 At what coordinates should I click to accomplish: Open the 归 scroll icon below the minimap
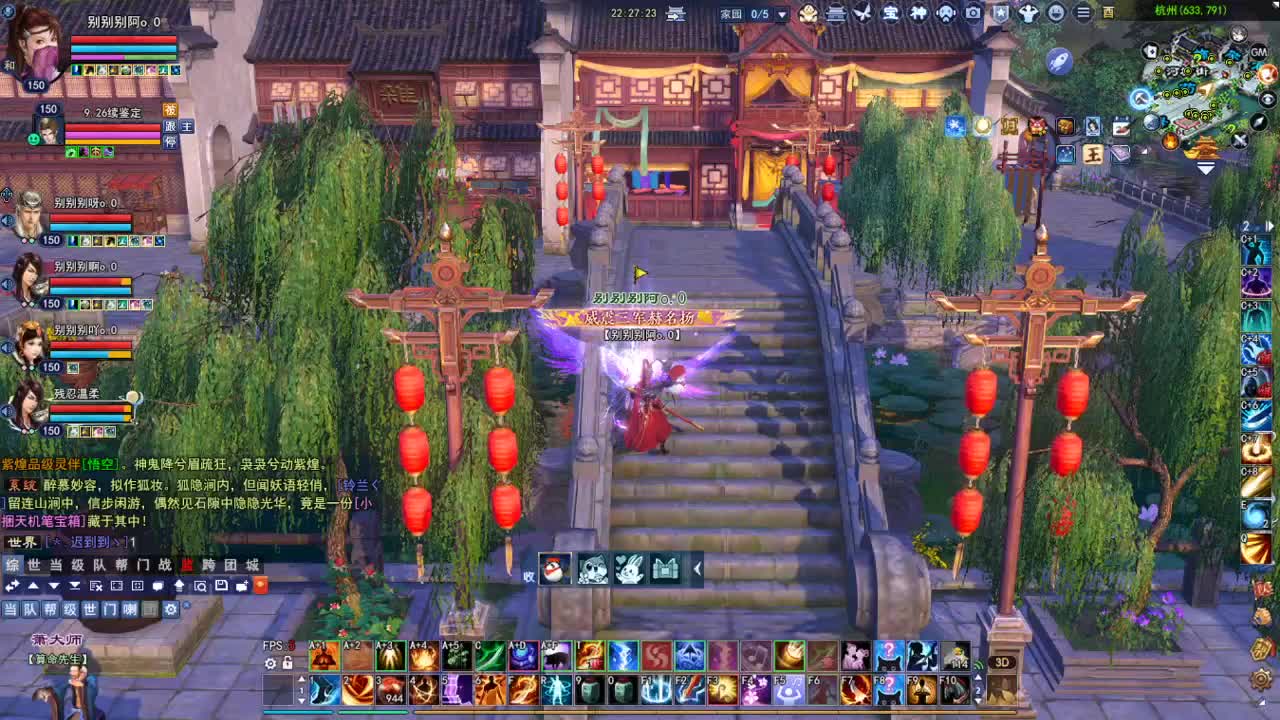point(1010,127)
